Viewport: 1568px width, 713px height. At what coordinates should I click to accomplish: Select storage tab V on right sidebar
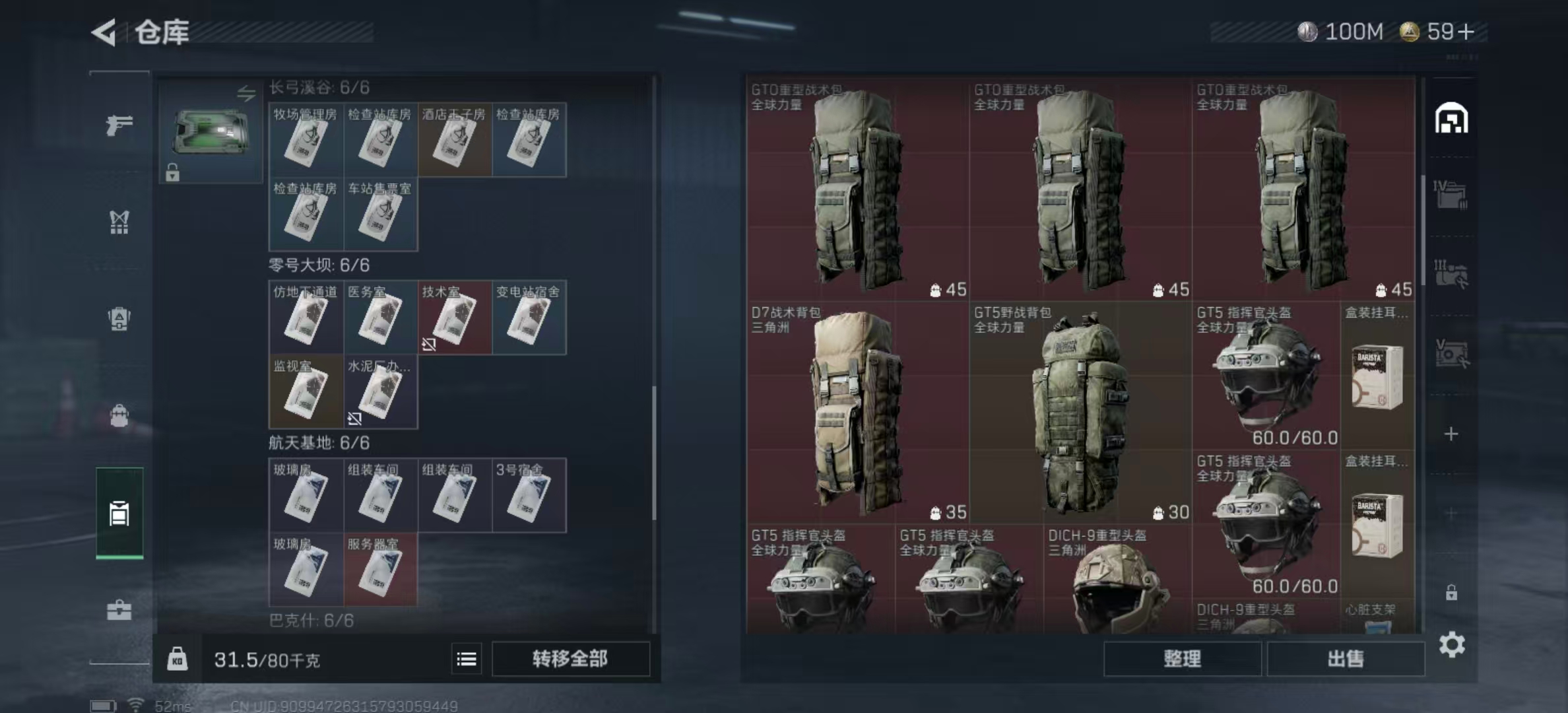[1452, 350]
